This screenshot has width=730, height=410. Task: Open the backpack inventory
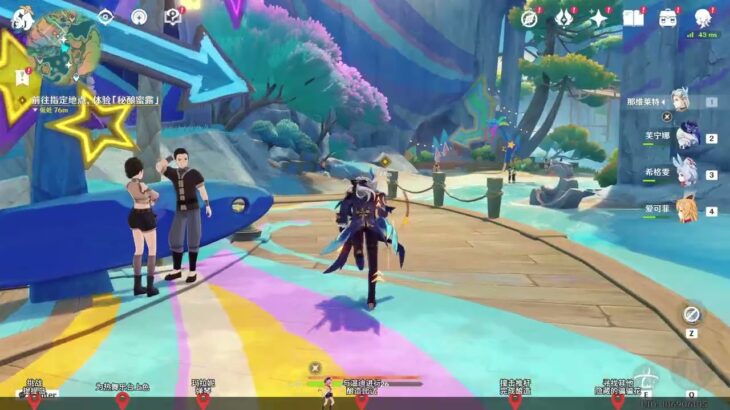[x=668, y=17]
